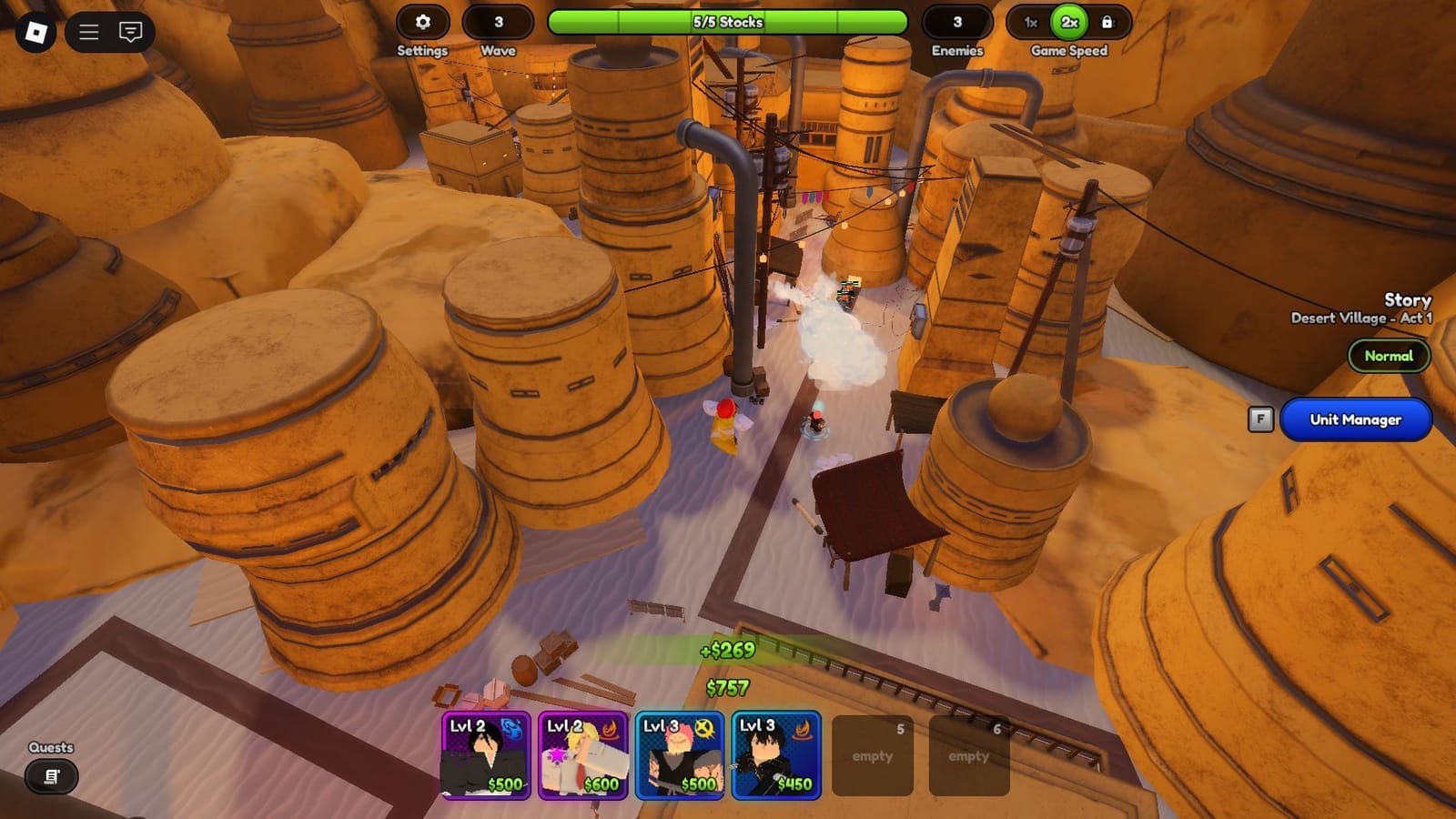Viewport: 1456px width, 819px height.
Task: Open the Settings gear button
Action: pyautogui.click(x=422, y=23)
